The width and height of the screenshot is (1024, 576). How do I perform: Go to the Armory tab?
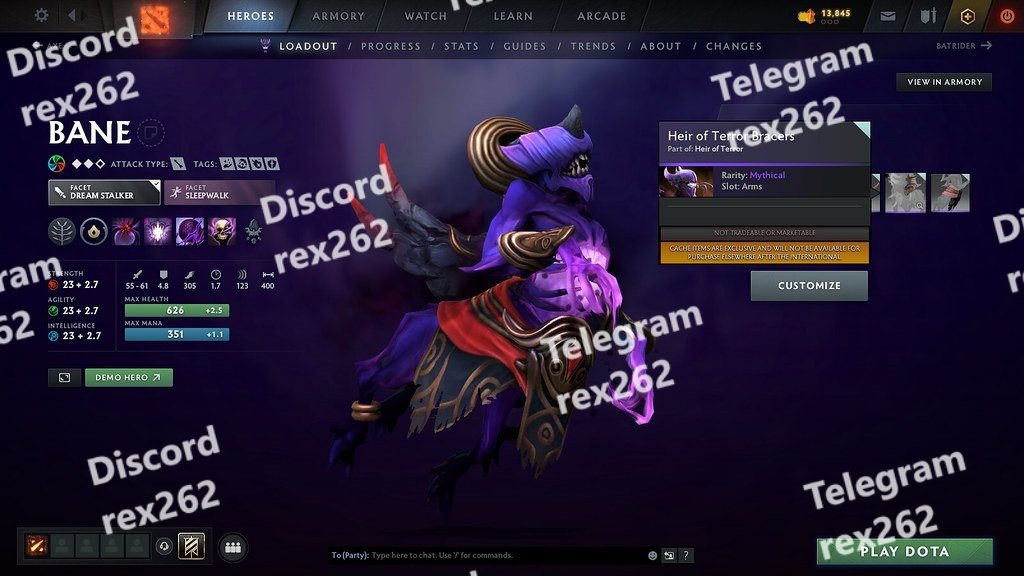pos(339,16)
